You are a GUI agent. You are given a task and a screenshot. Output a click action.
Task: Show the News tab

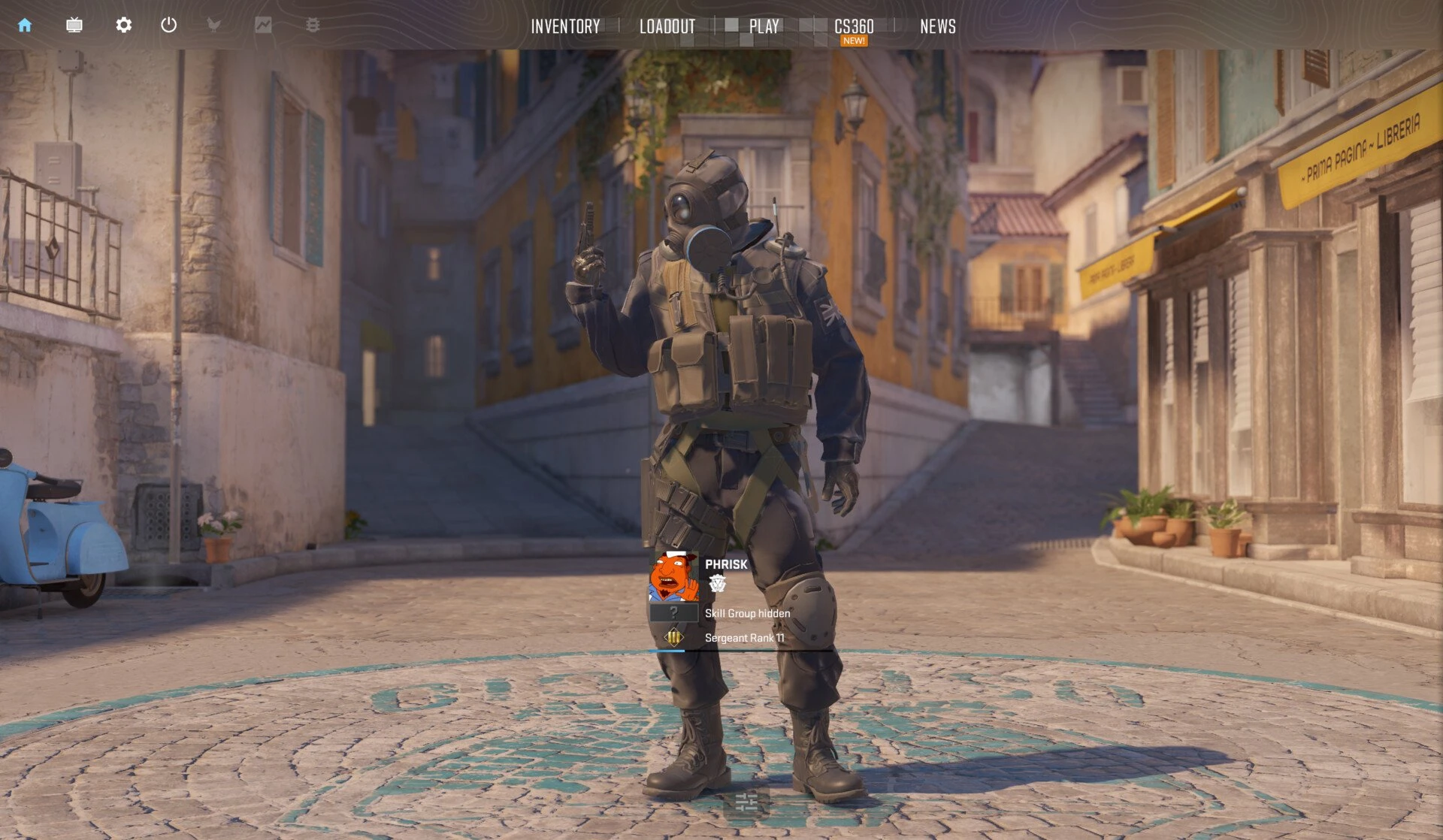point(937,27)
